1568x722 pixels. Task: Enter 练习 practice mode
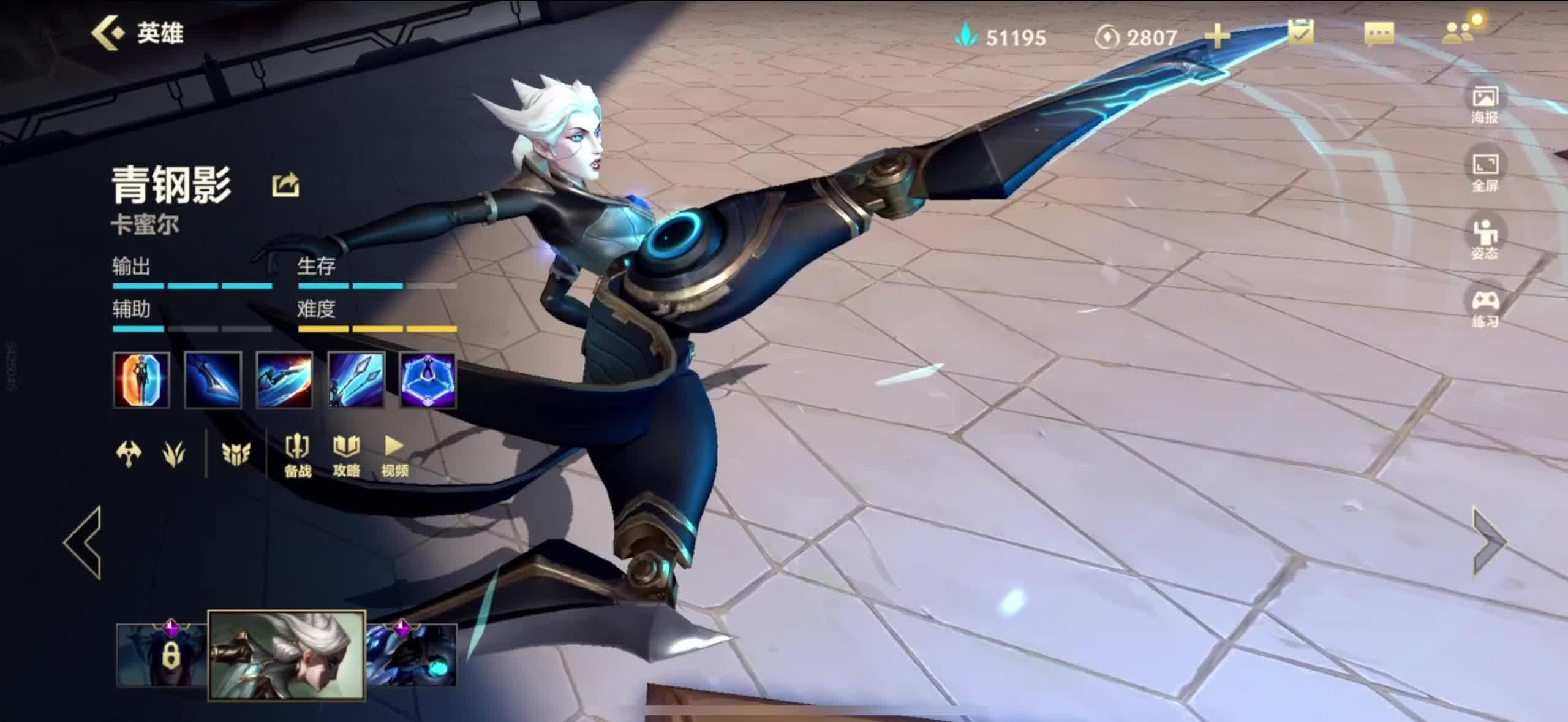1485,308
